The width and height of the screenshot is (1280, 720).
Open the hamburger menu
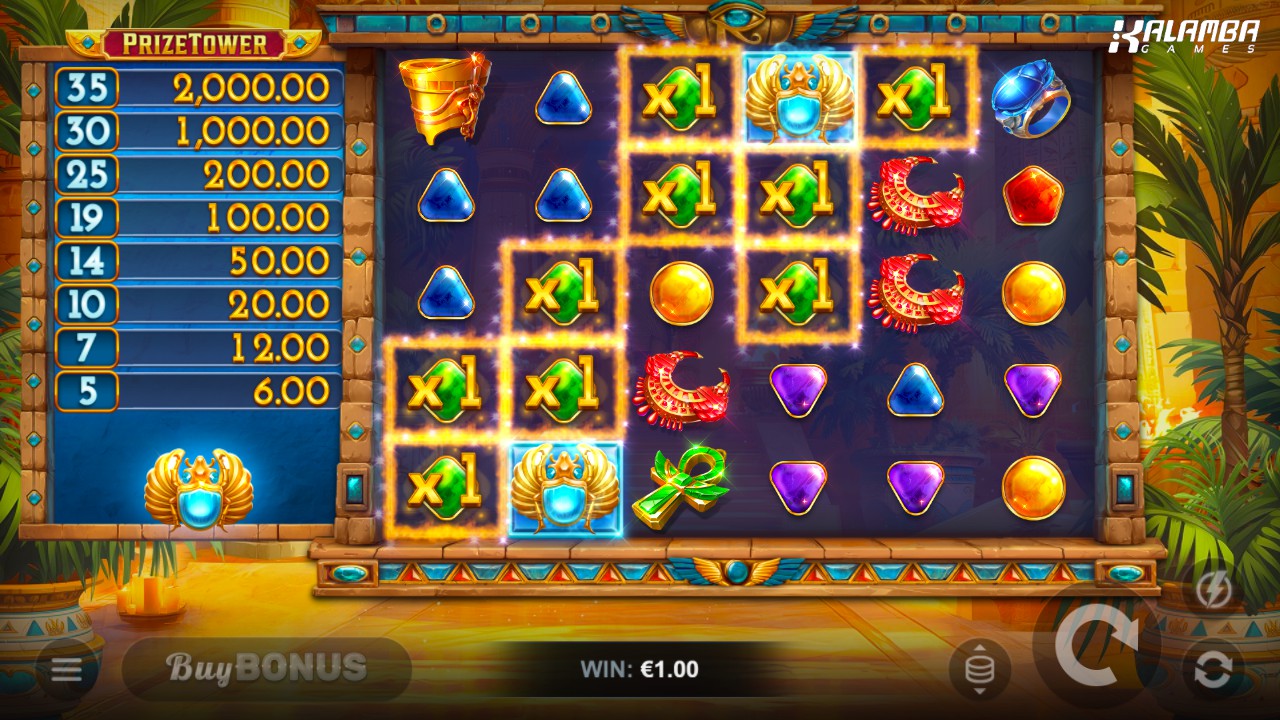coord(67,669)
